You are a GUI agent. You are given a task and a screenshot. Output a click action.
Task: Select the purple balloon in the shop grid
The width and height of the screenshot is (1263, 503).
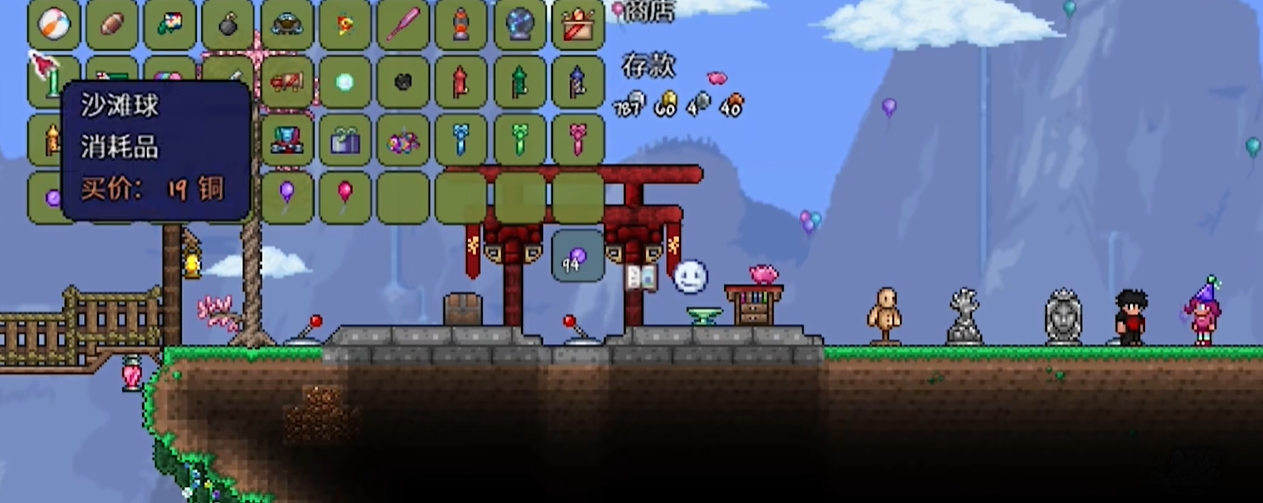click(287, 197)
